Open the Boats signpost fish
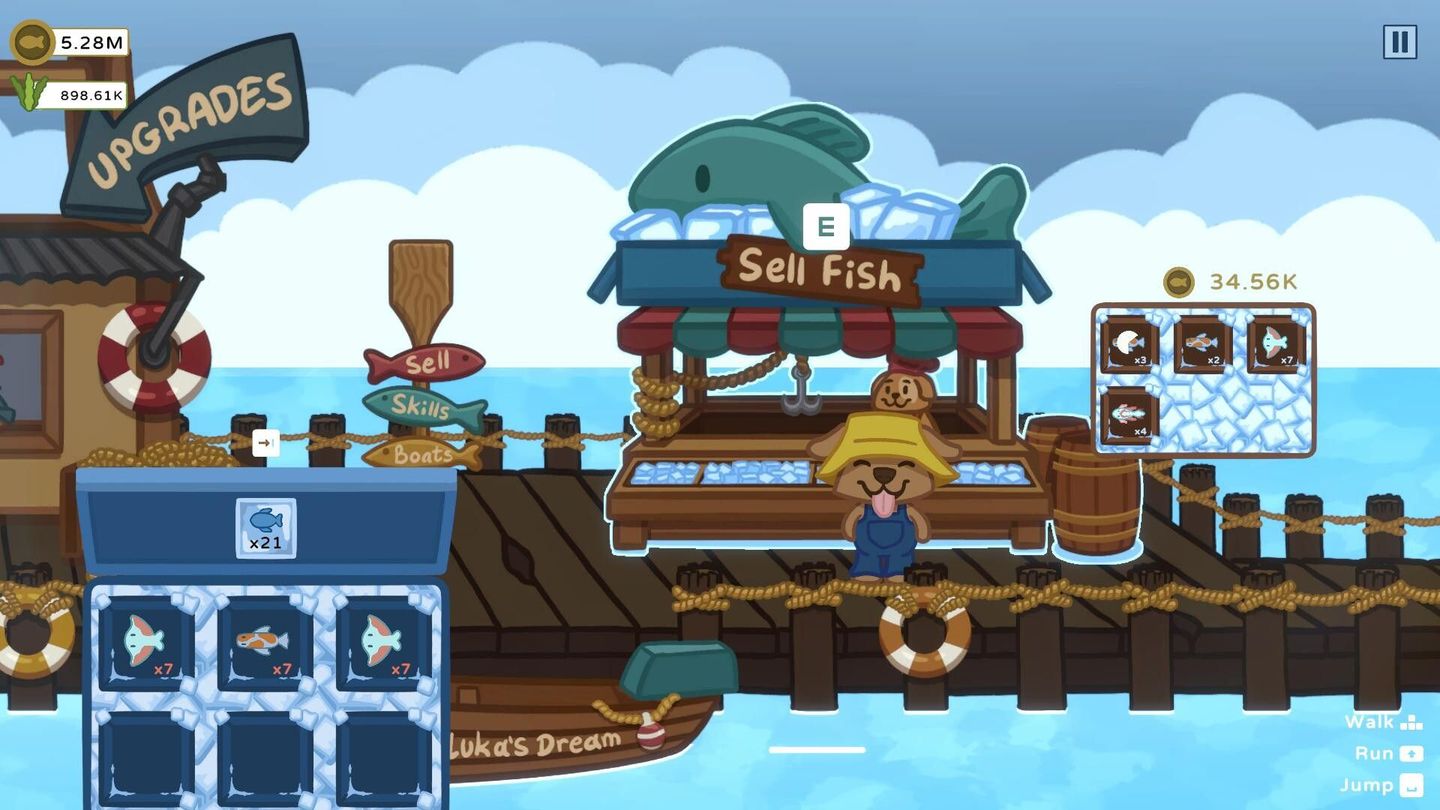Screen dimensions: 1440x810 424,455
